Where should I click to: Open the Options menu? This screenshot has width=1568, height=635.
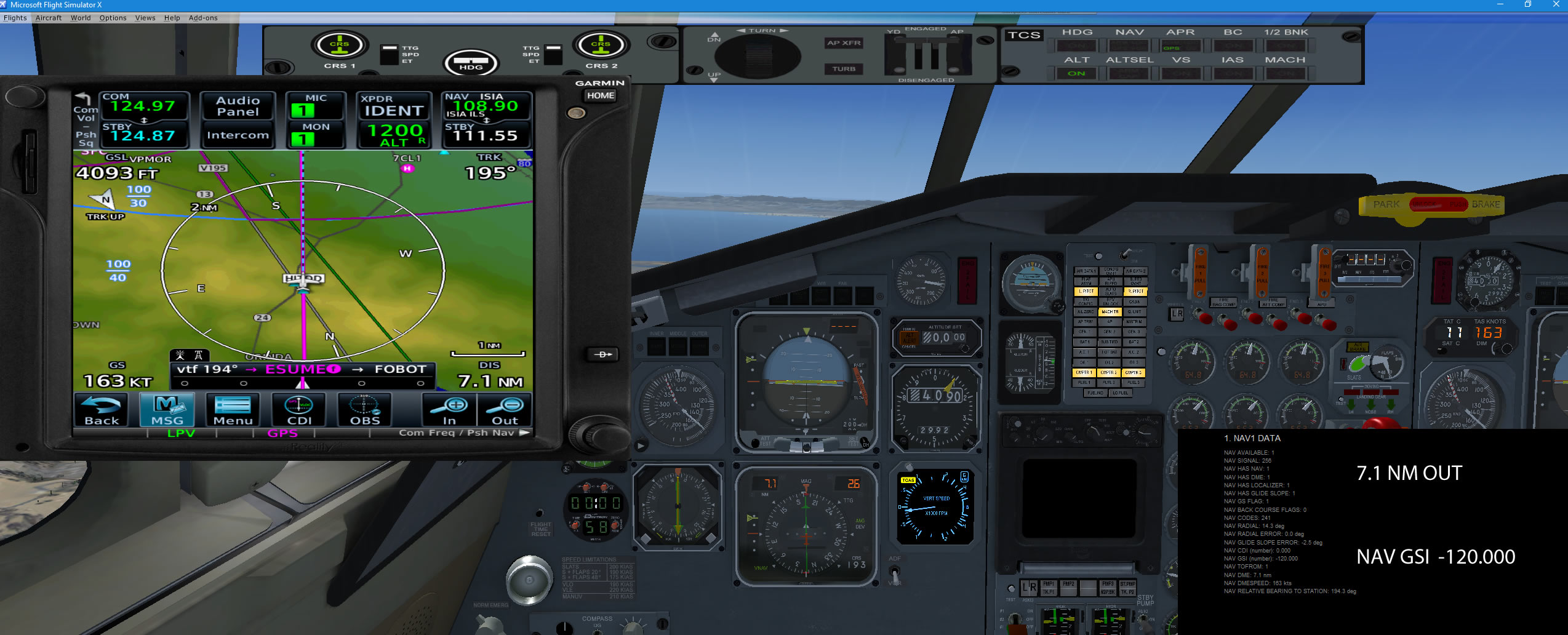[x=113, y=18]
